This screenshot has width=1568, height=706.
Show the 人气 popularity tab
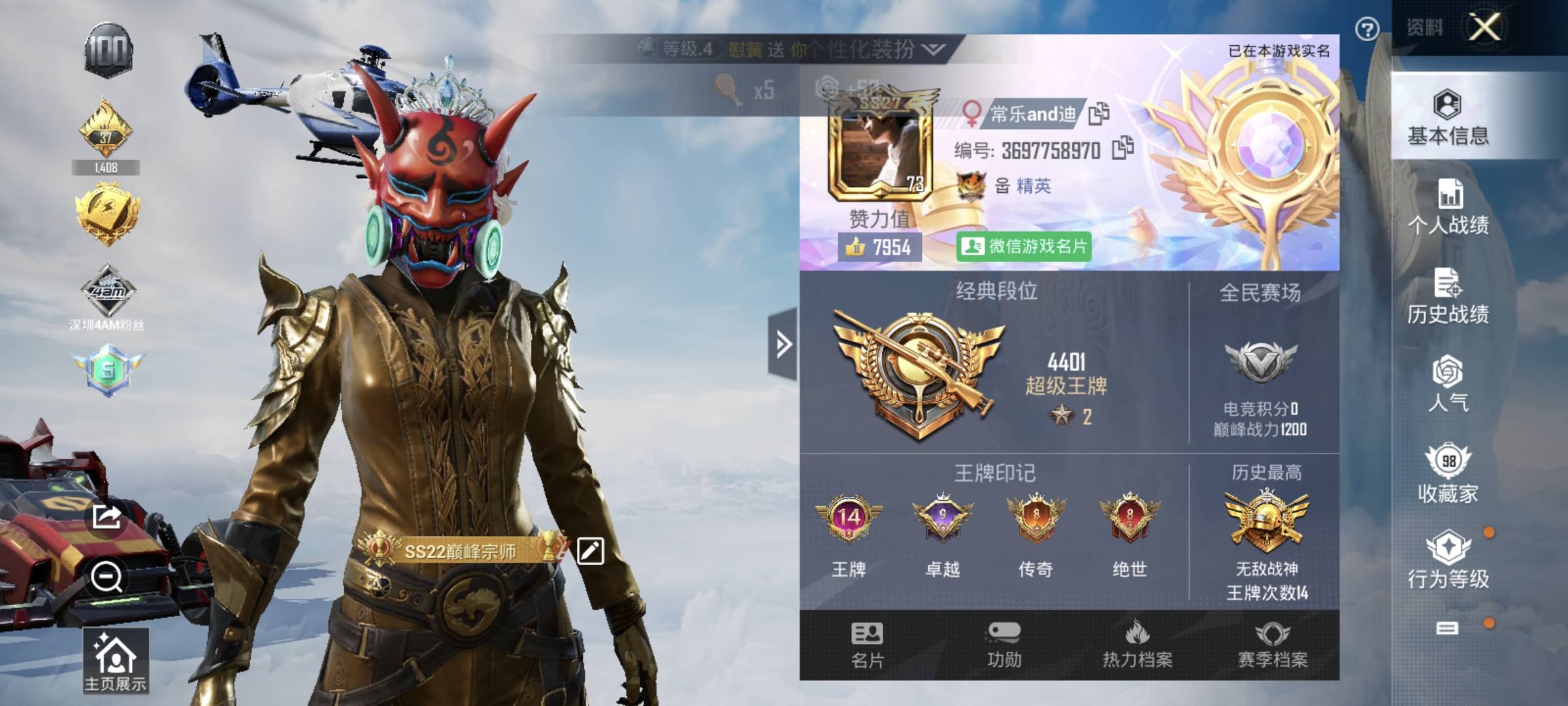click(x=1448, y=384)
